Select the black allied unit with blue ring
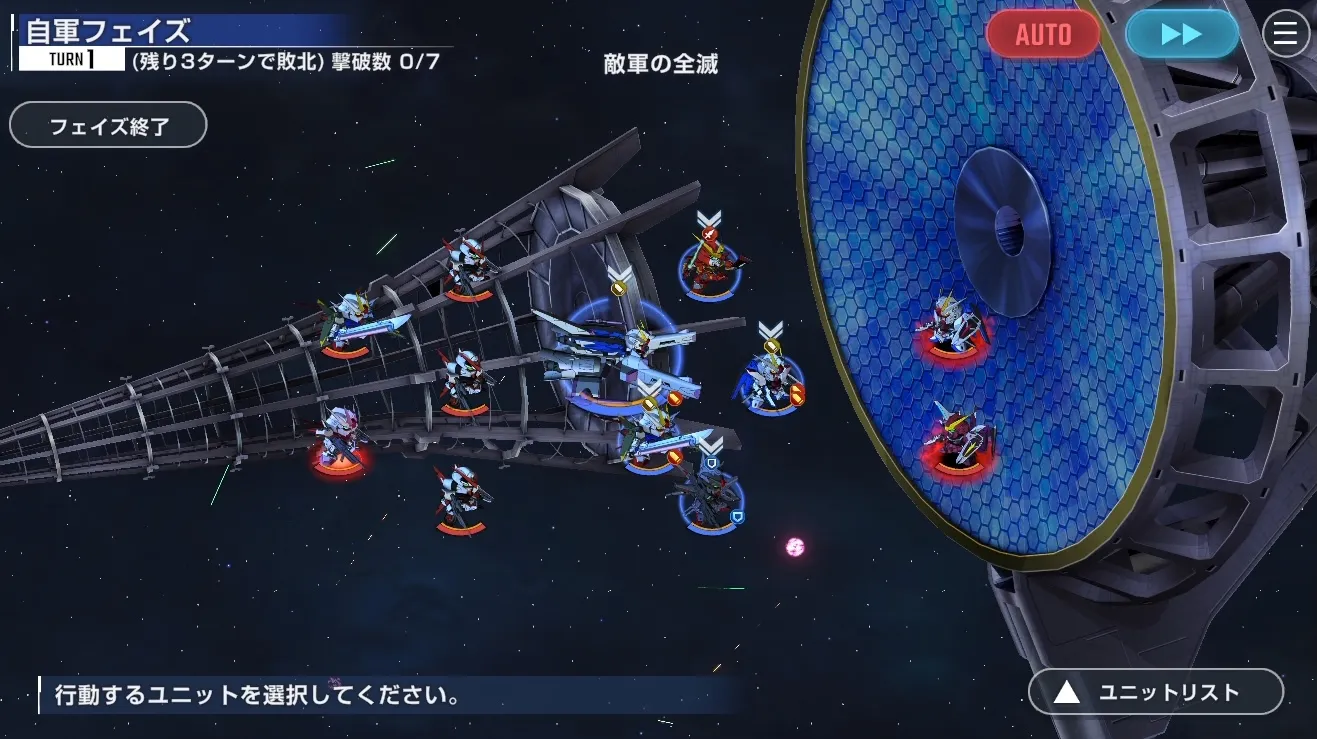 point(710,499)
